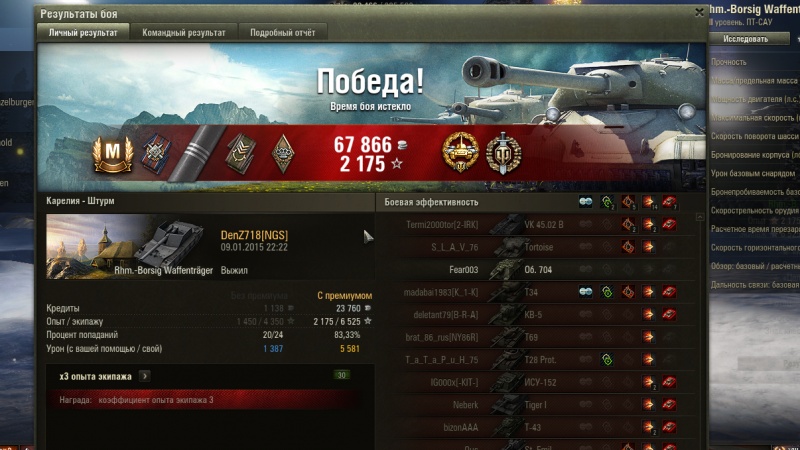Close the battle results window
The width and height of the screenshot is (800, 450).
click(x=699, y=12)
